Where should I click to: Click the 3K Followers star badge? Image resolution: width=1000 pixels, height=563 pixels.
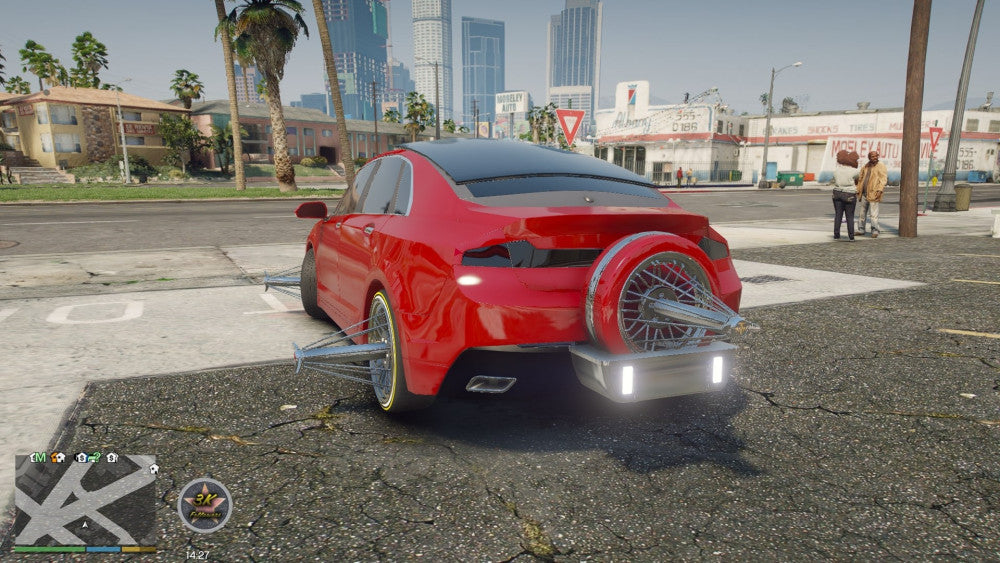coord(205,505)
